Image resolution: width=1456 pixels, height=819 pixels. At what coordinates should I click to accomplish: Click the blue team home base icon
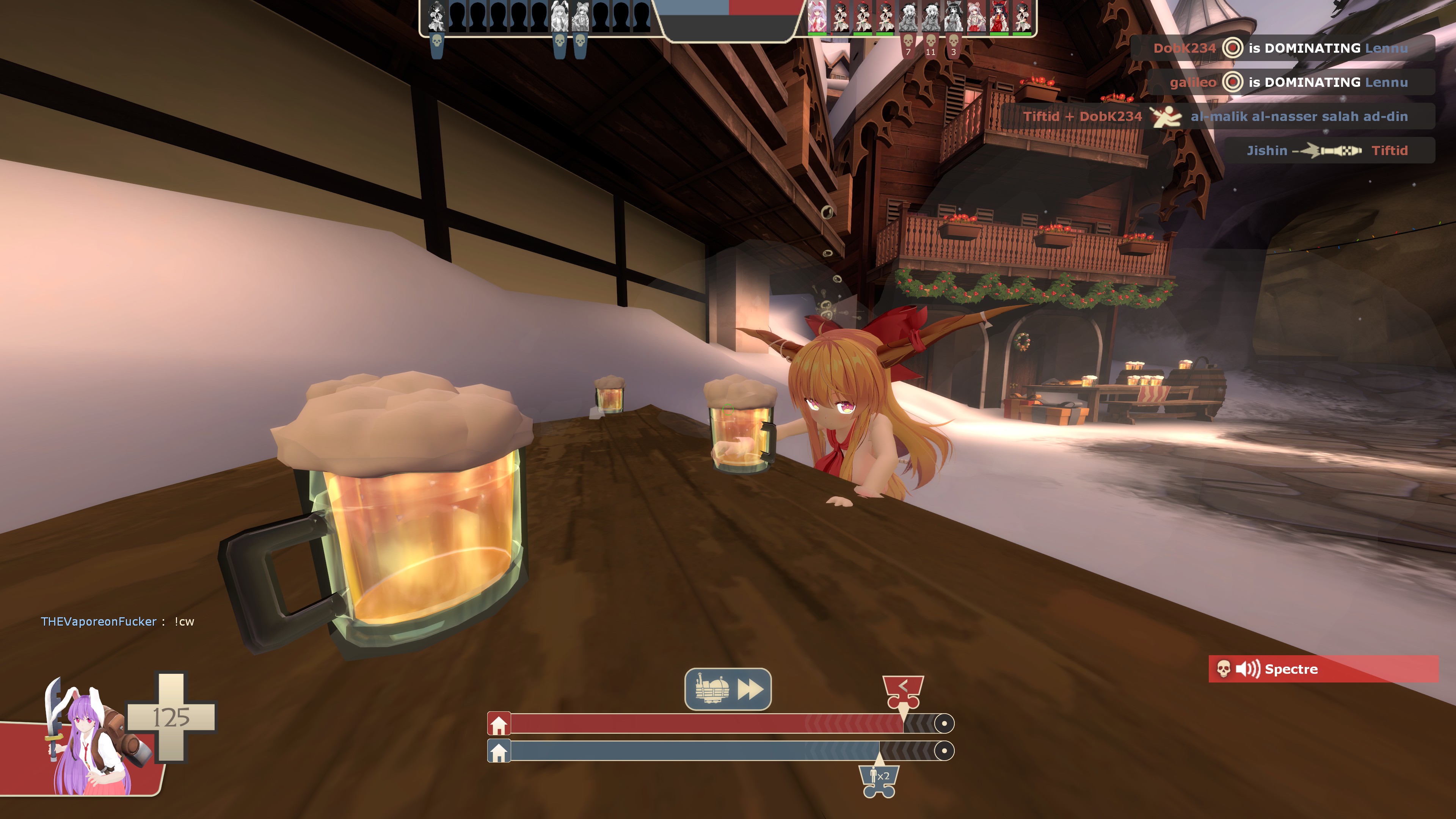click(x=499, y=752)
